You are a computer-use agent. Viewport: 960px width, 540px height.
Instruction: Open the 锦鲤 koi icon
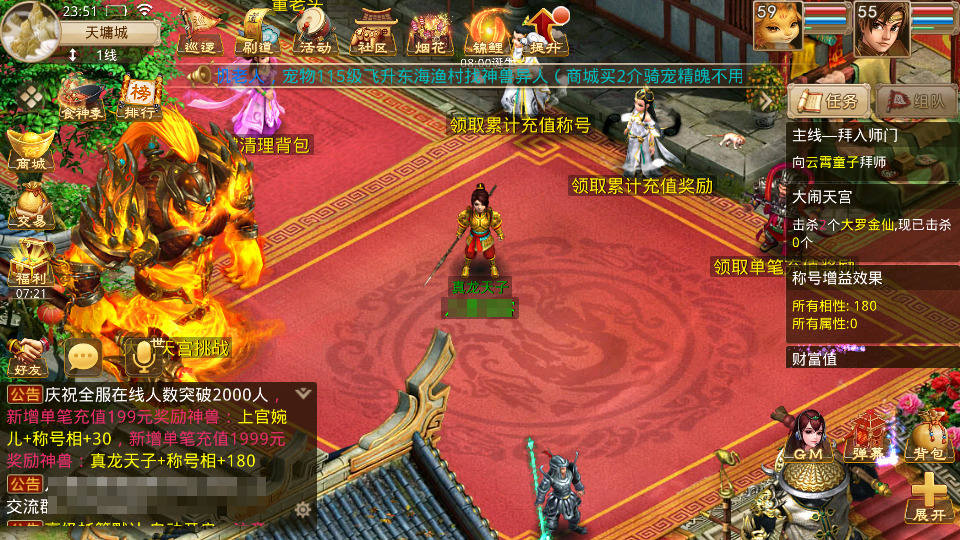point(489,32)
